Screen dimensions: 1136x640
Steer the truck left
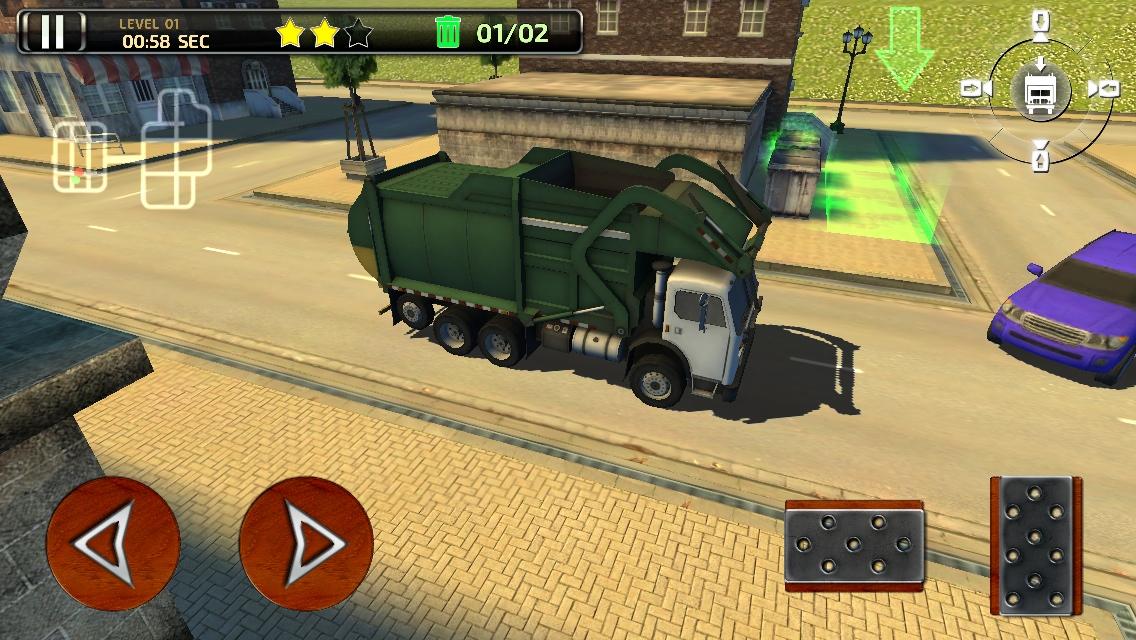point(112,544)
